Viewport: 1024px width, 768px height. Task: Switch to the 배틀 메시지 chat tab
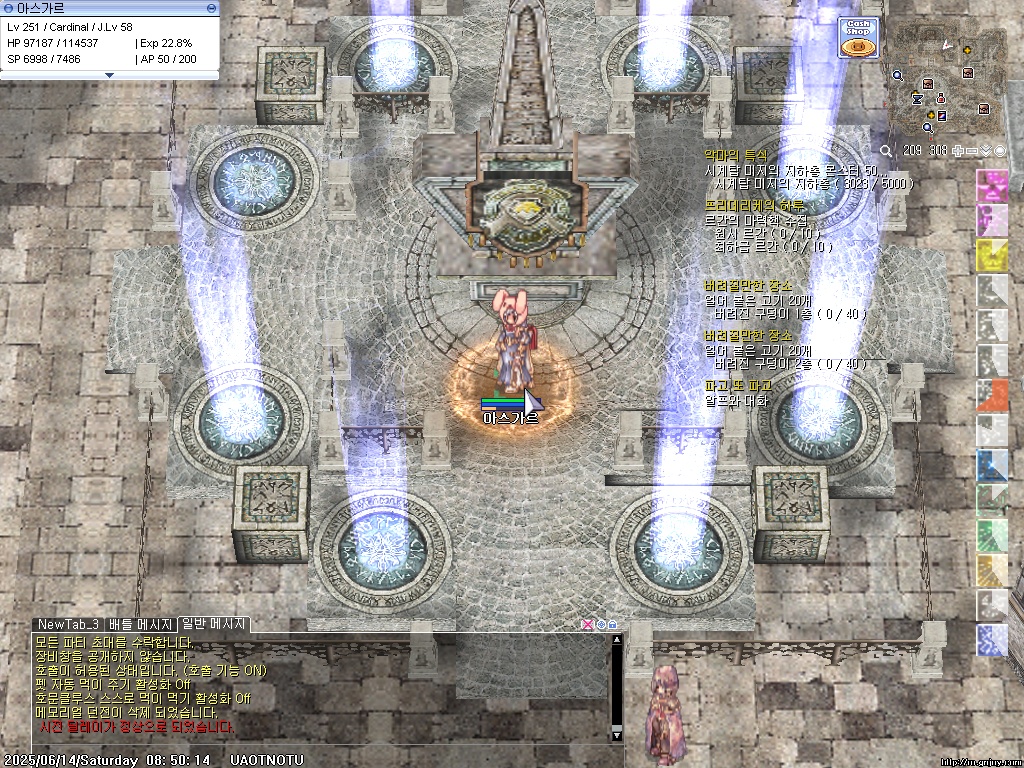coord(141,625)
